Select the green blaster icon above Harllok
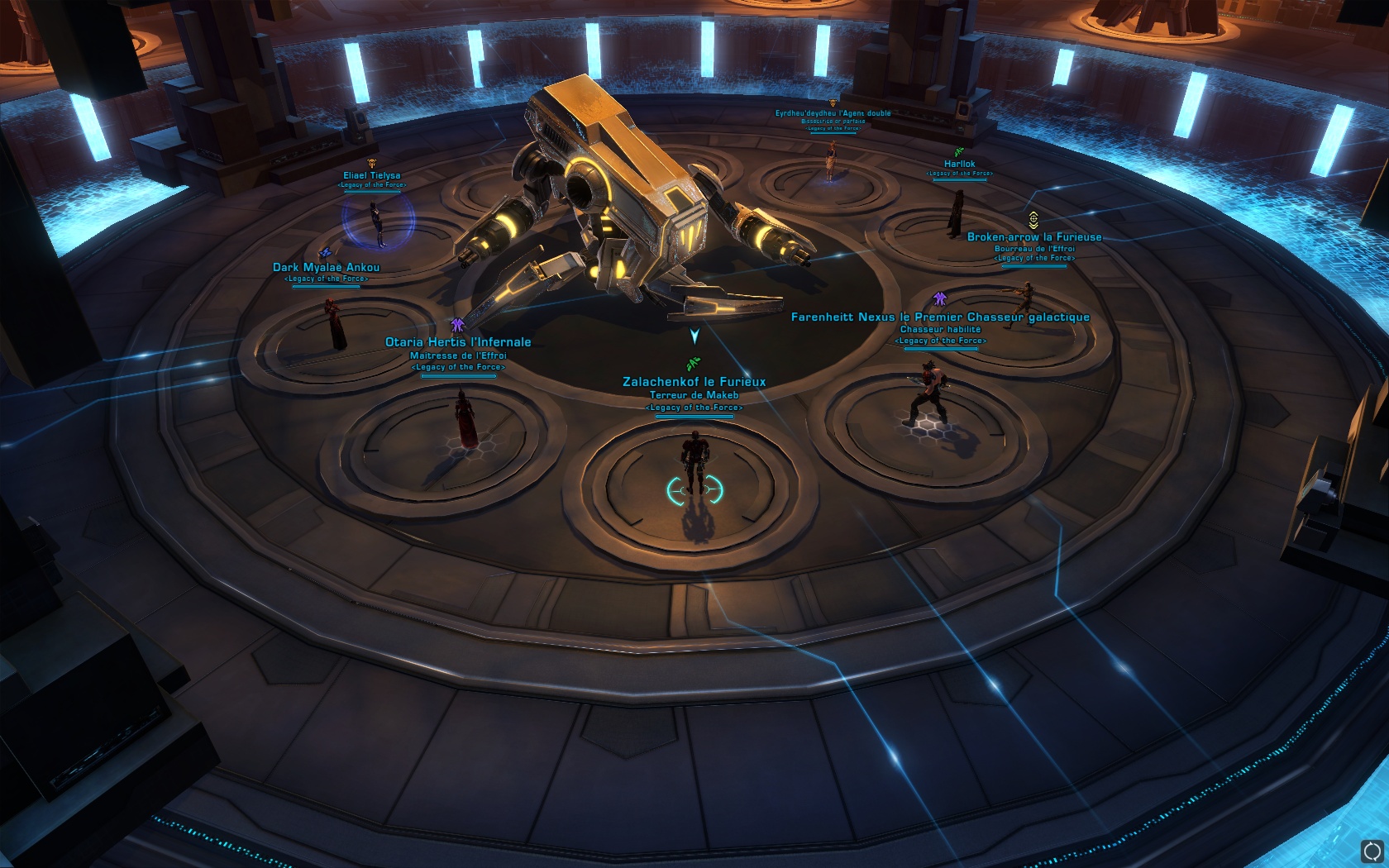 [958, 152]
